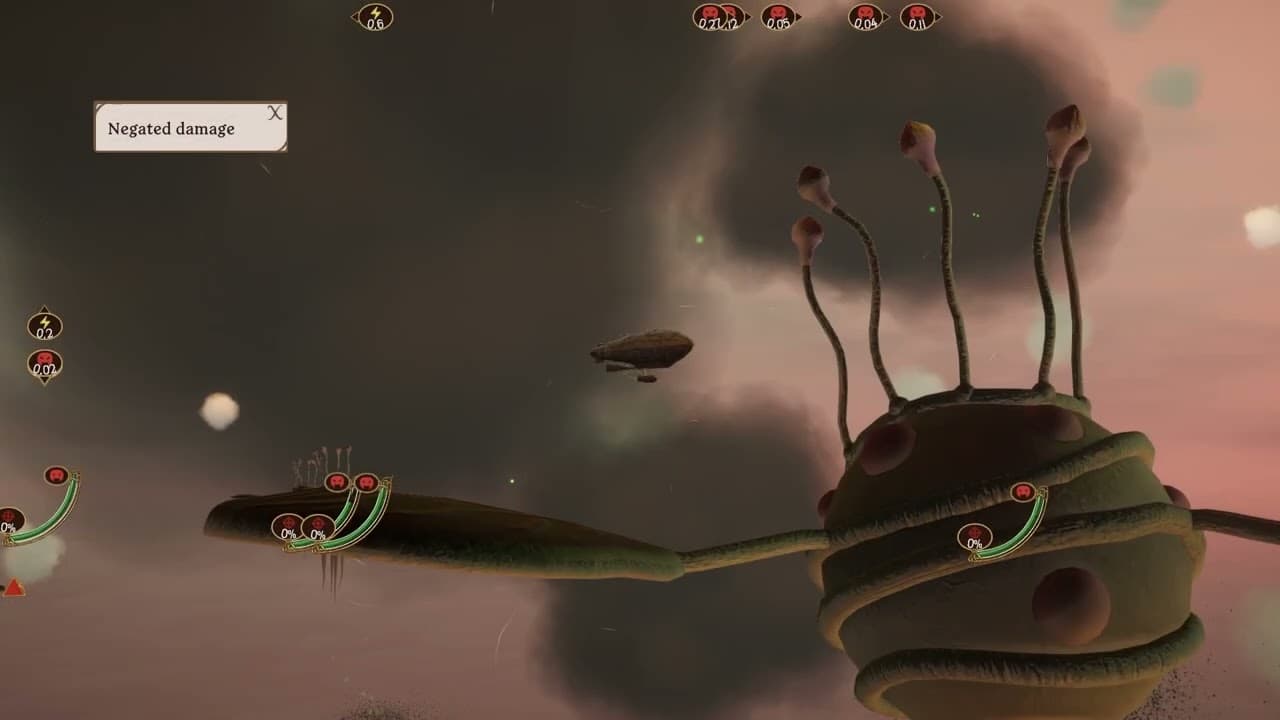The image size is (1280, 720).
Task: Expand the arrow next to the 0.12 damage badge
Action: (x=748, y=16)
